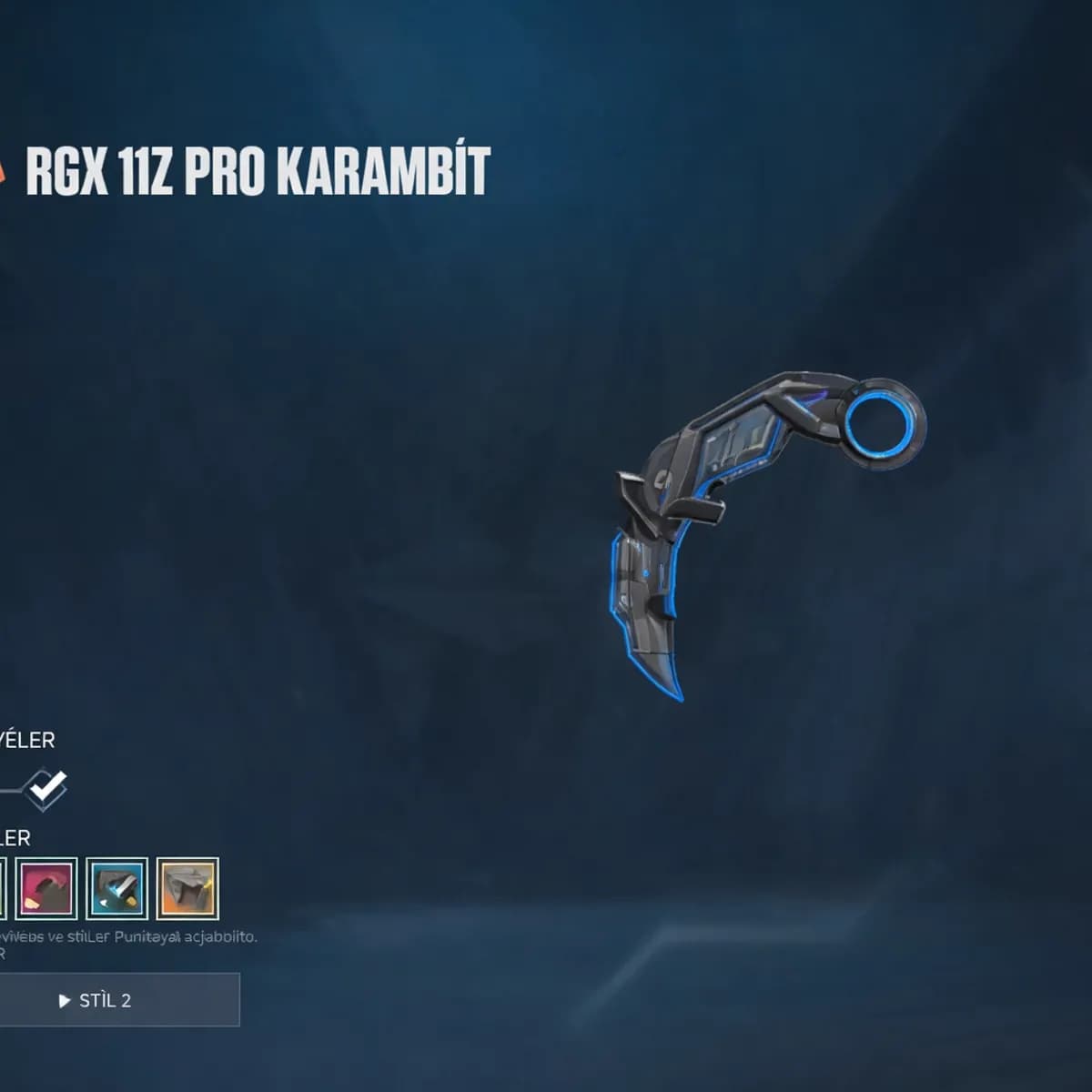
Task: Pick the orange karambit style variant
Action: [187, 888]
